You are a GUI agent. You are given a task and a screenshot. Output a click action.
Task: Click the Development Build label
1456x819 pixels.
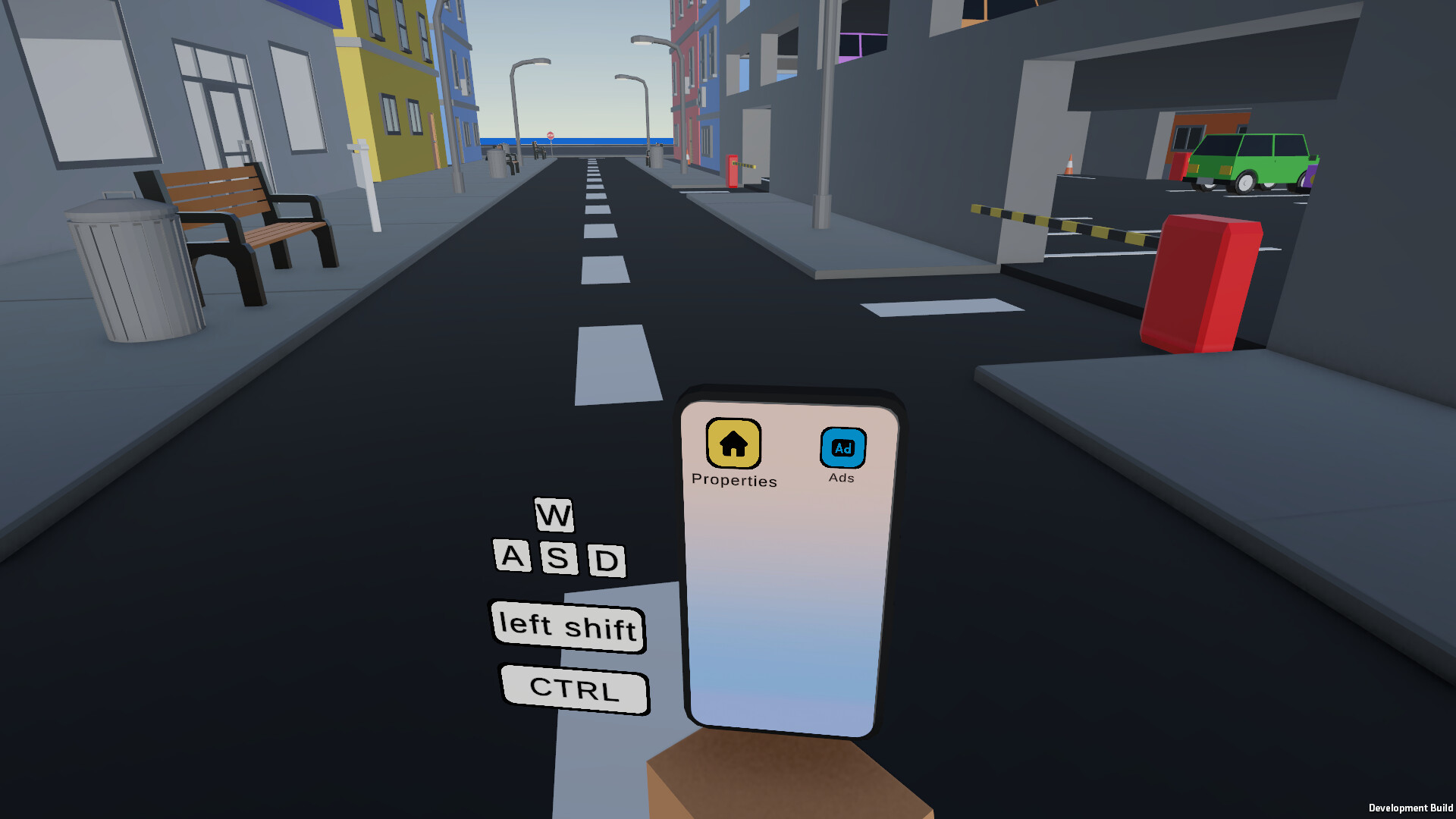click(1410, 806)
